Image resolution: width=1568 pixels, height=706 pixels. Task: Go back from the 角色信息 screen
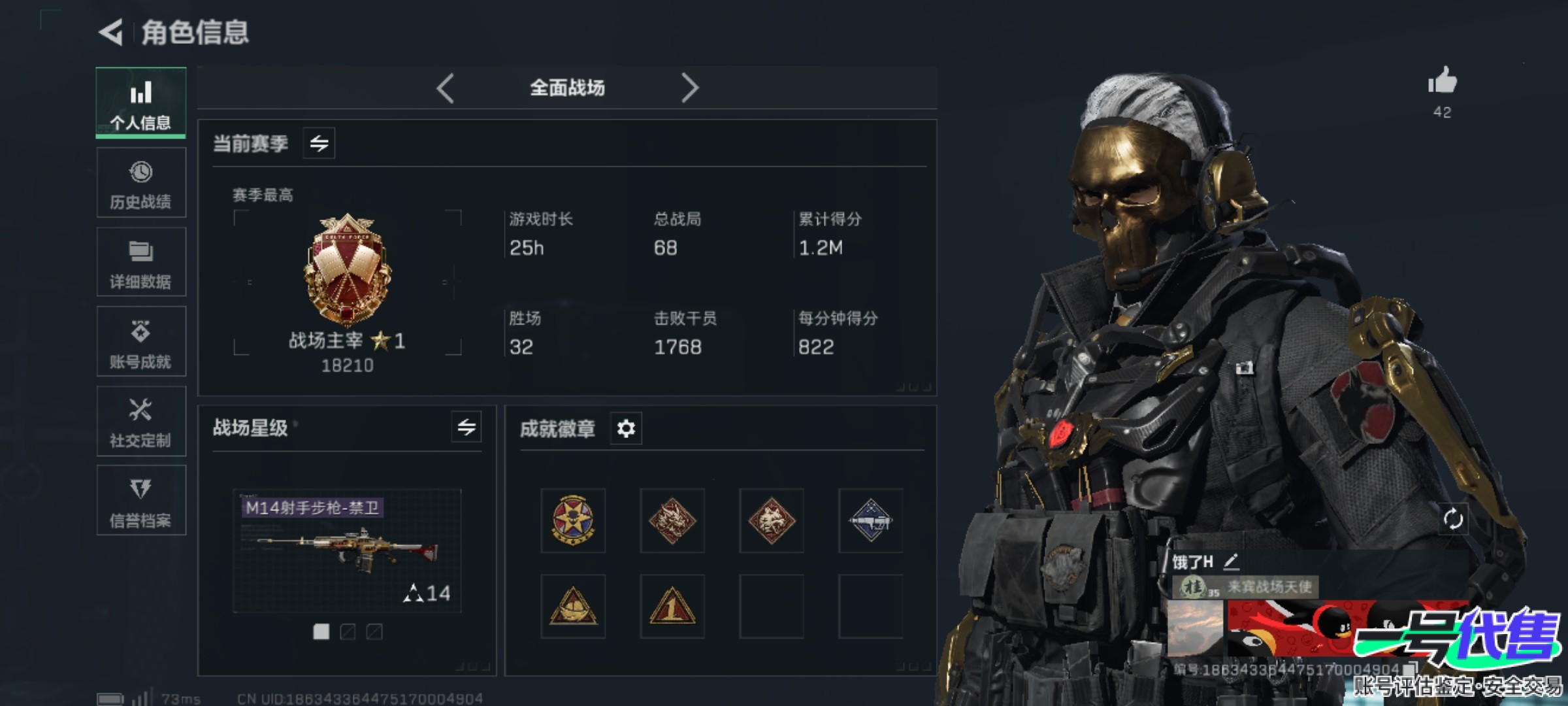[x=111, y=32]
